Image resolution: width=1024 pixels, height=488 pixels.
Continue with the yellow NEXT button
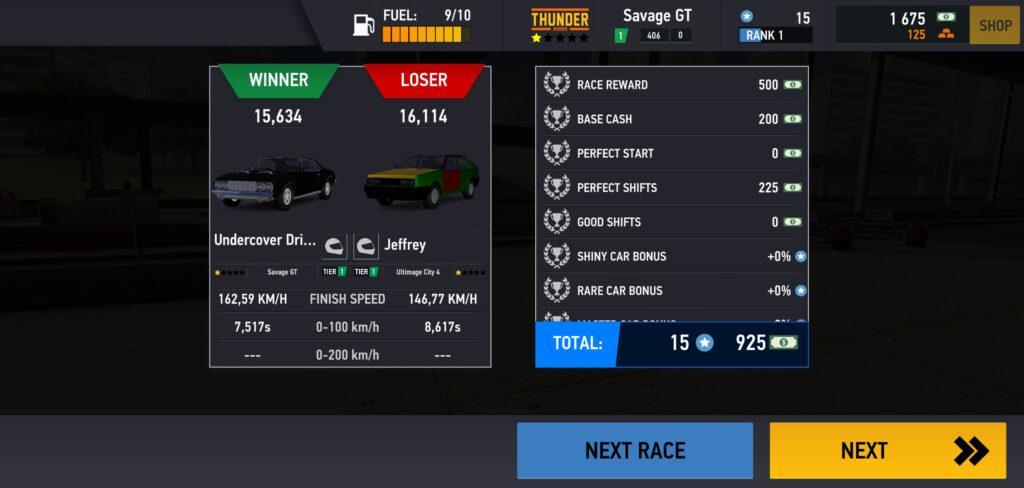pos(887,450)
